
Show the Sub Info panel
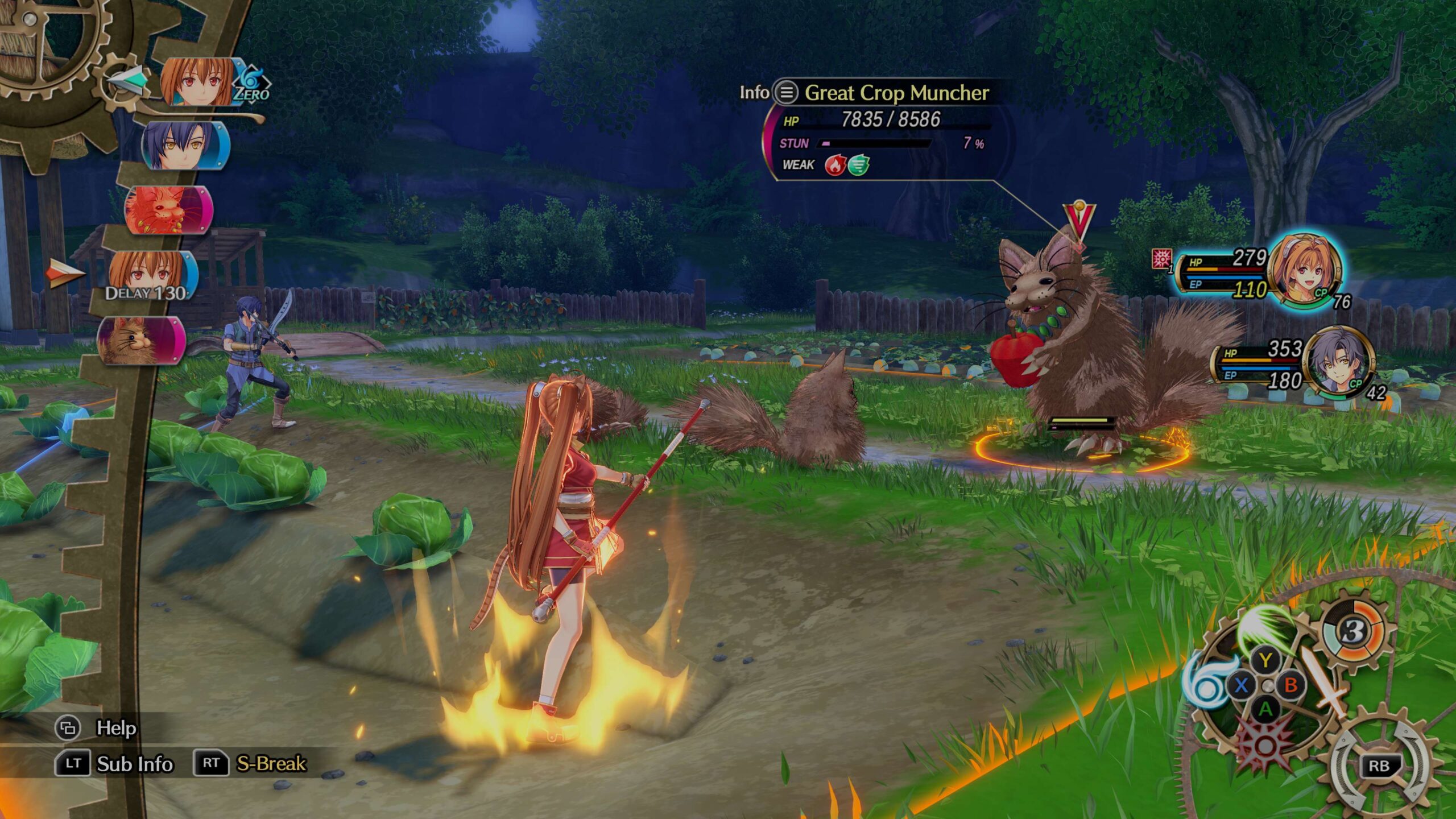pos(72,763)
